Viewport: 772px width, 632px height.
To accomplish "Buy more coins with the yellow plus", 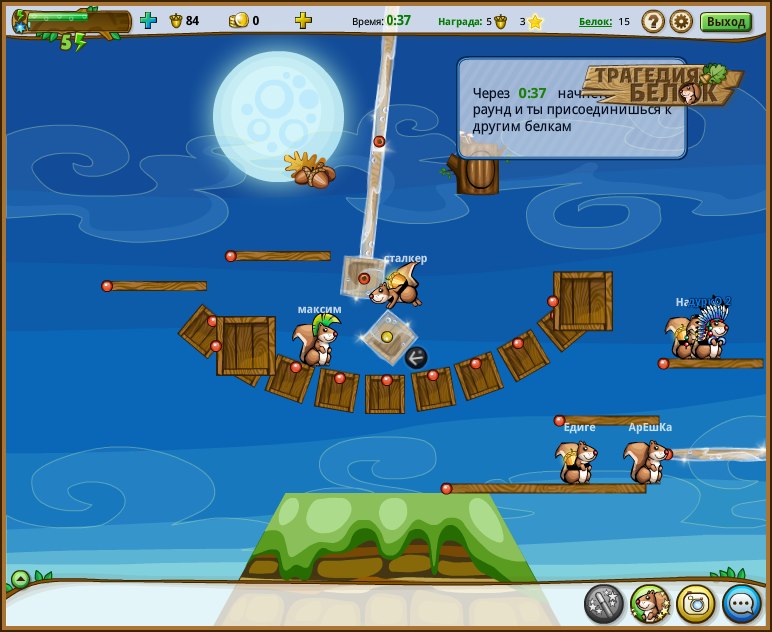I will coord(303,20).
